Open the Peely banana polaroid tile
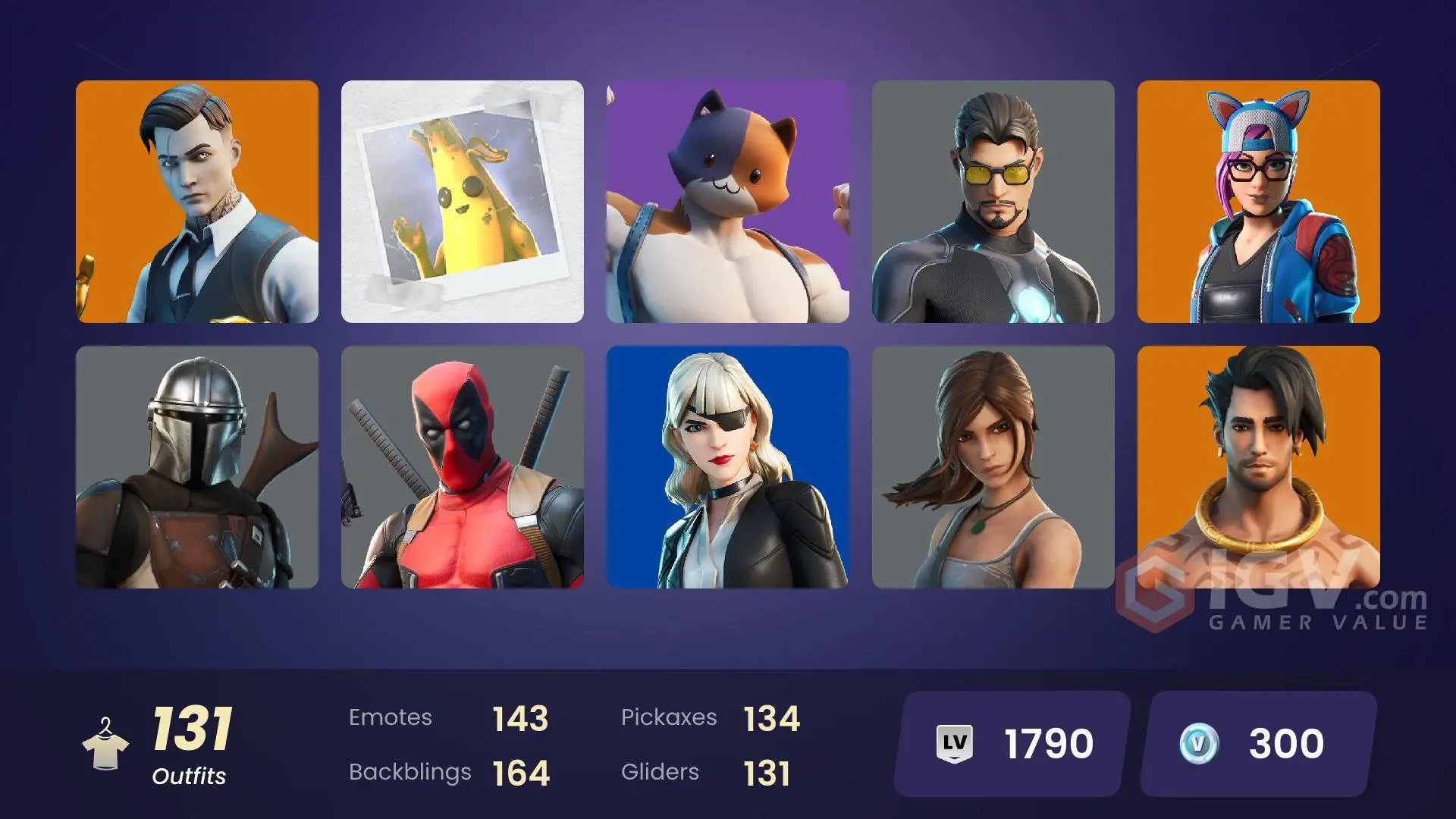Viewport: 1456px width, 819px height. (x=463, y=202)
